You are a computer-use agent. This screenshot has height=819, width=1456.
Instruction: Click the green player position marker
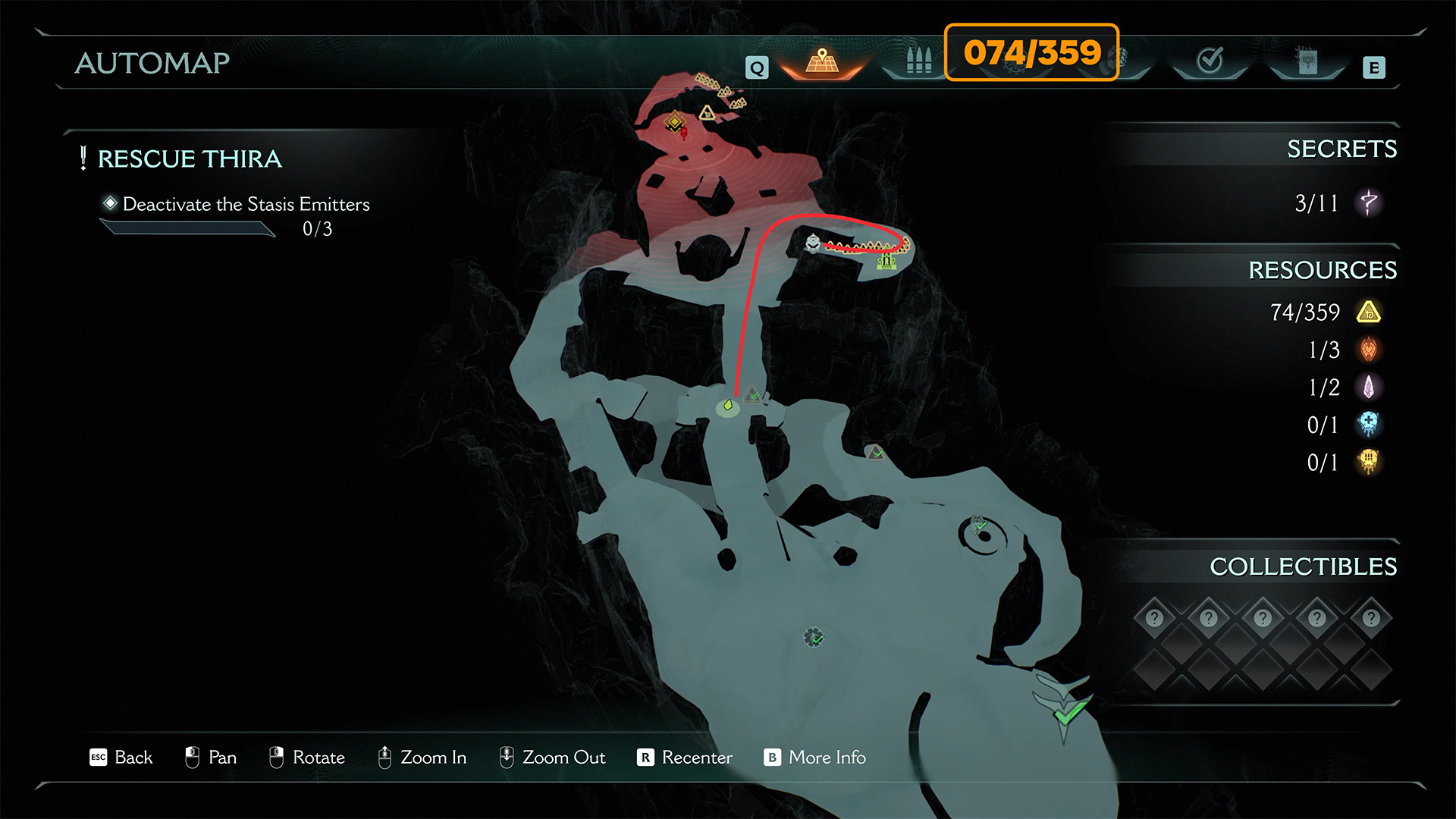728,406
